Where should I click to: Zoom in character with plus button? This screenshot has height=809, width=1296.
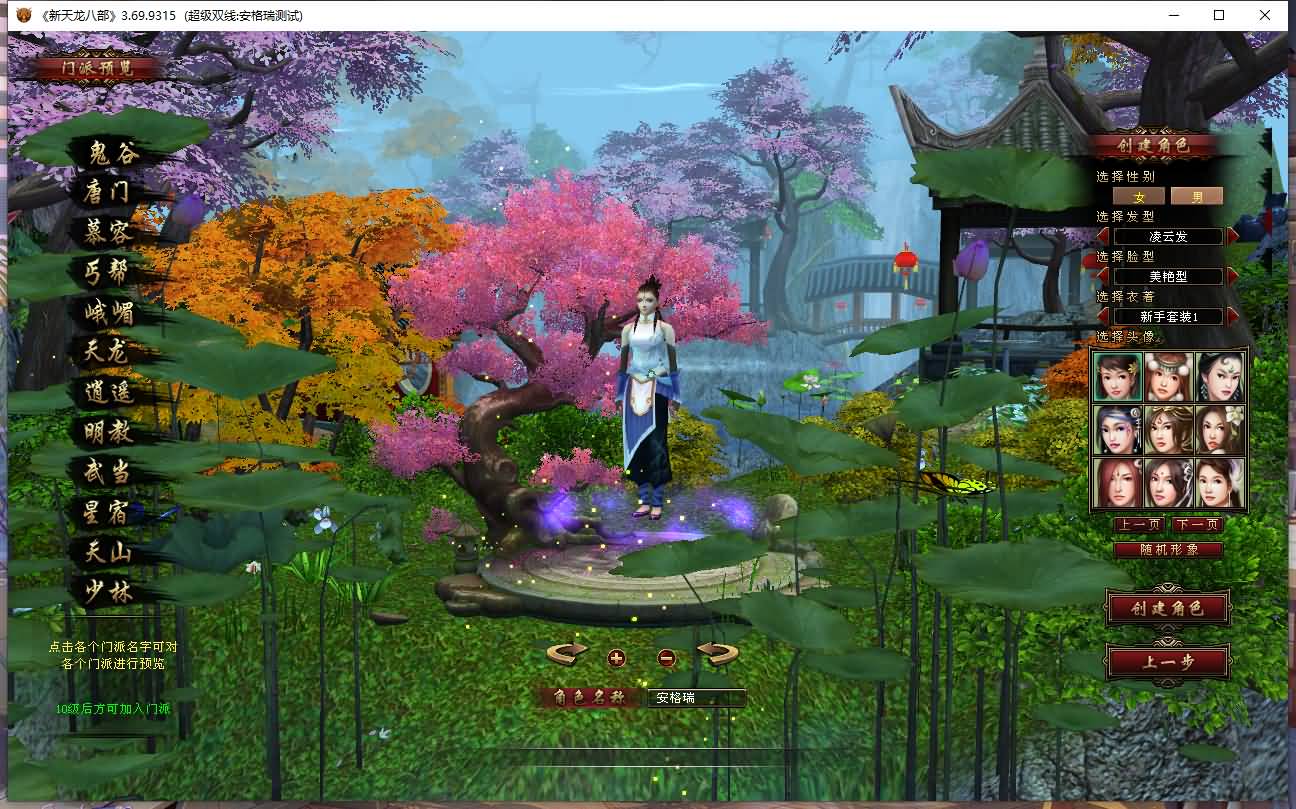coord(616,658)
